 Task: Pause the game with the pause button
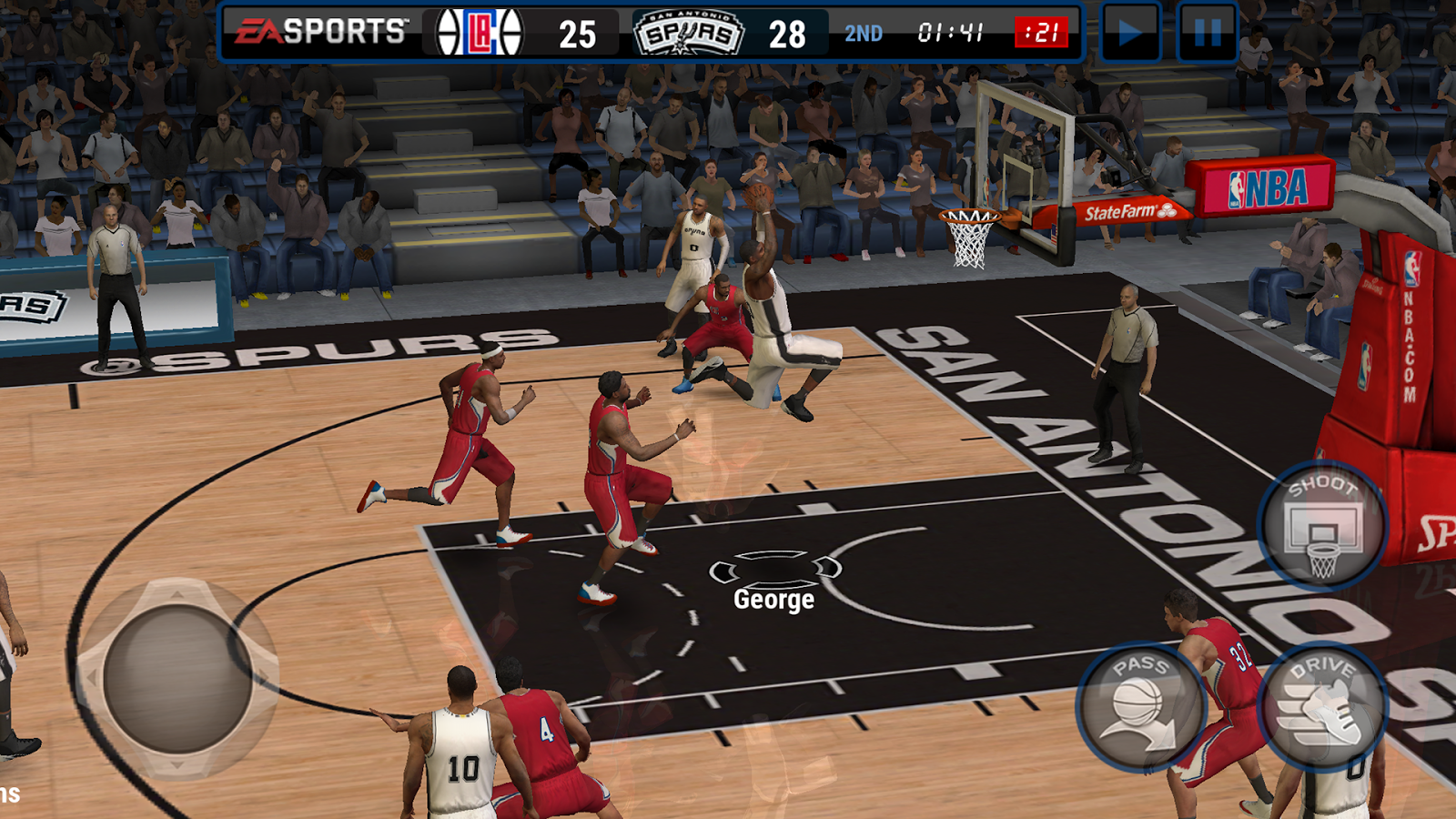(1207, 34)
